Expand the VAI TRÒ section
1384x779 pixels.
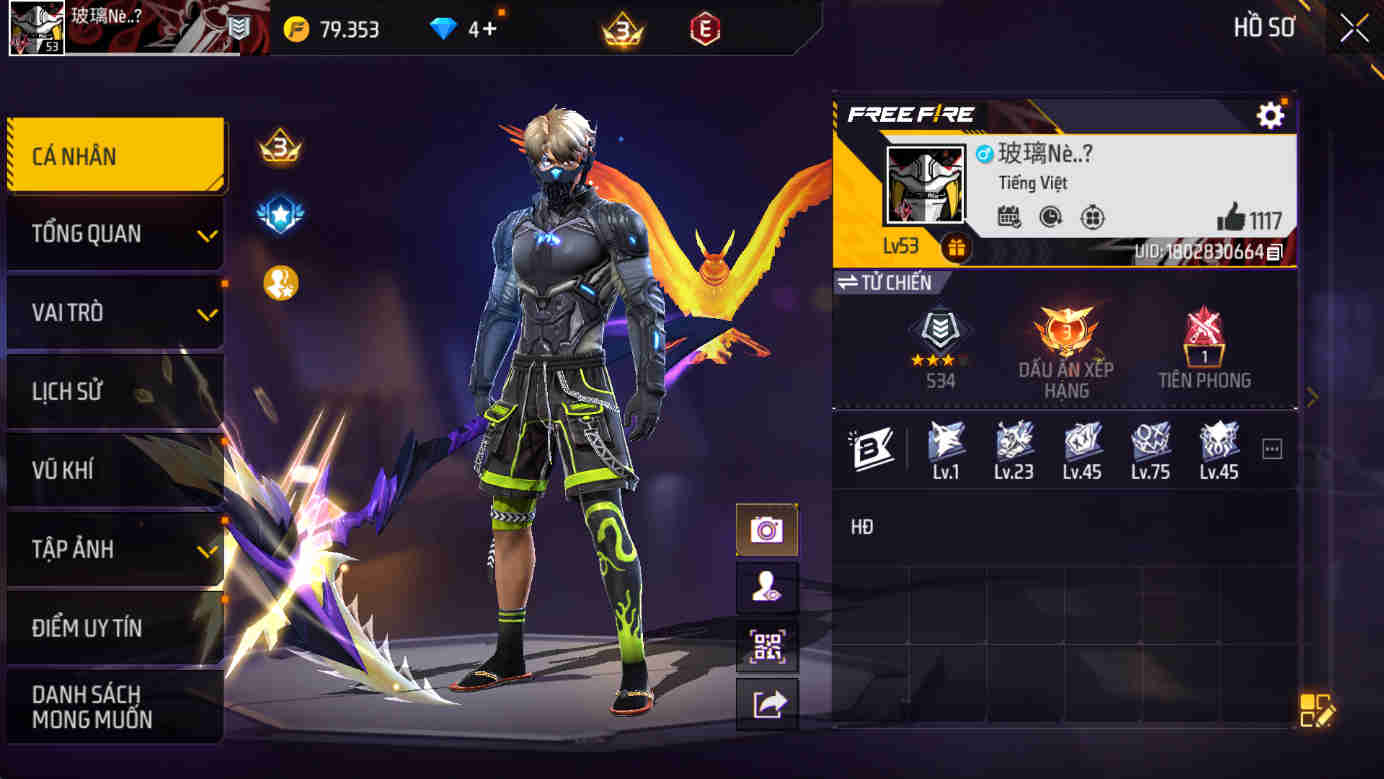[x=113, y=312]
